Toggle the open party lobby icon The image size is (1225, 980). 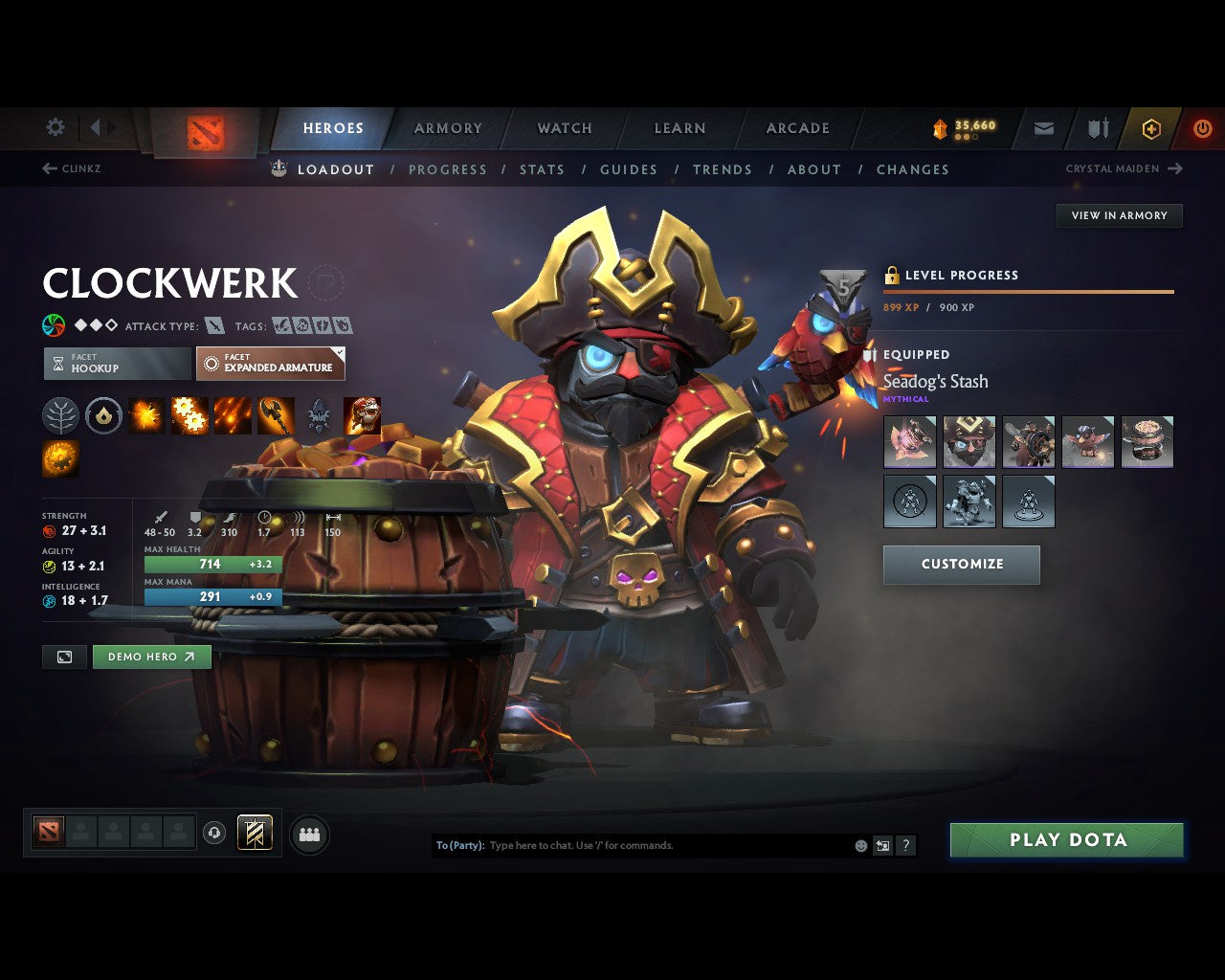coord(308,834)
